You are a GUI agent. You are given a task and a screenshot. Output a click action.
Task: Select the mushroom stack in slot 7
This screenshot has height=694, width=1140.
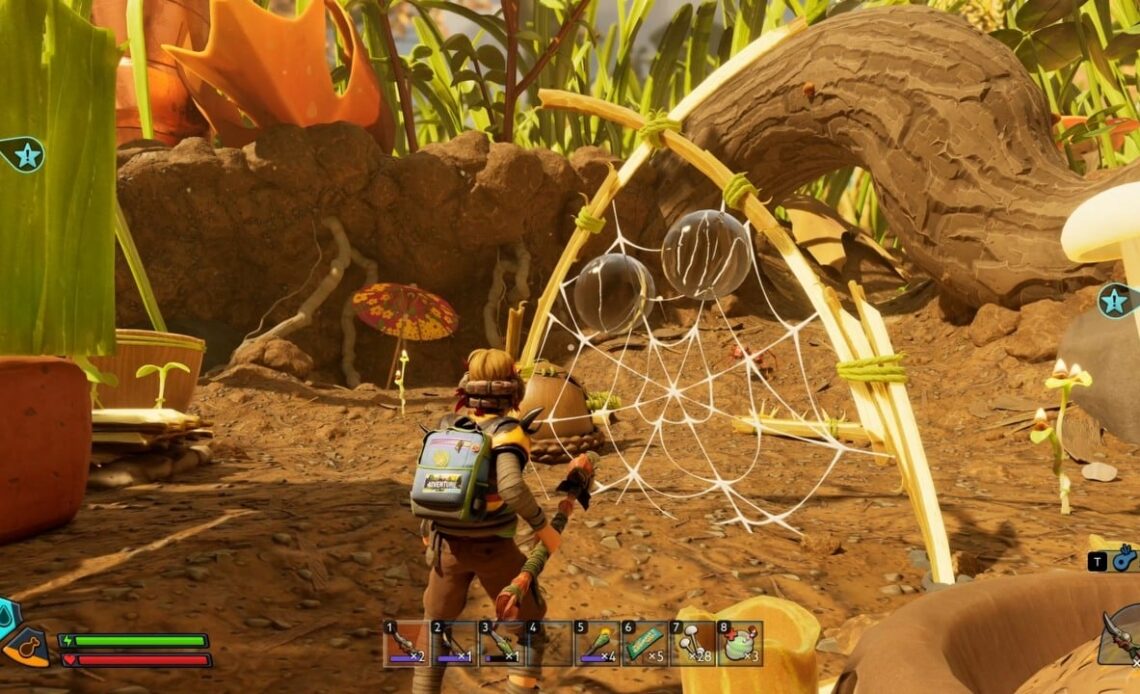point(692,643)
